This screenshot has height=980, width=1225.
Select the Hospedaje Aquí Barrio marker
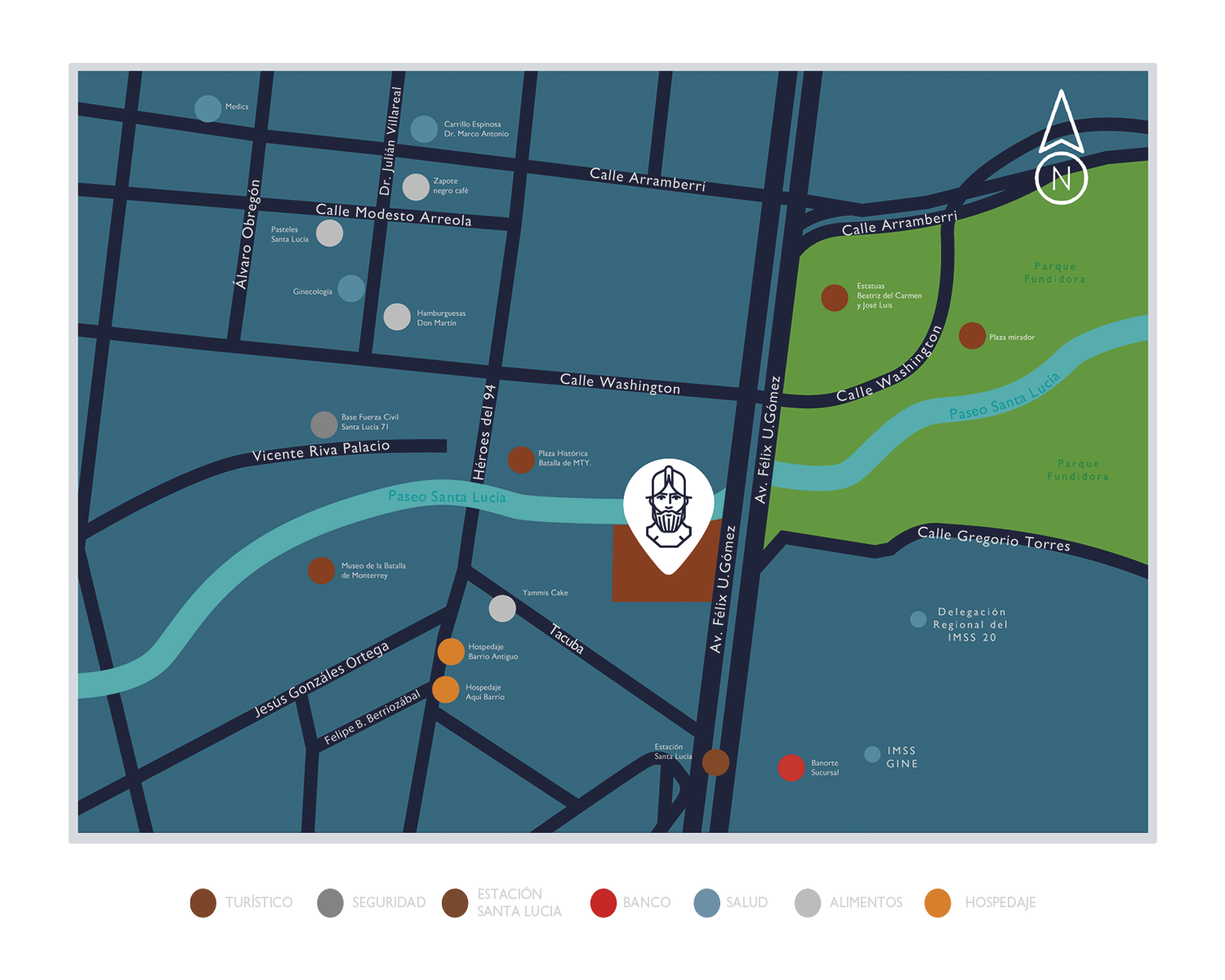point(446,689)
